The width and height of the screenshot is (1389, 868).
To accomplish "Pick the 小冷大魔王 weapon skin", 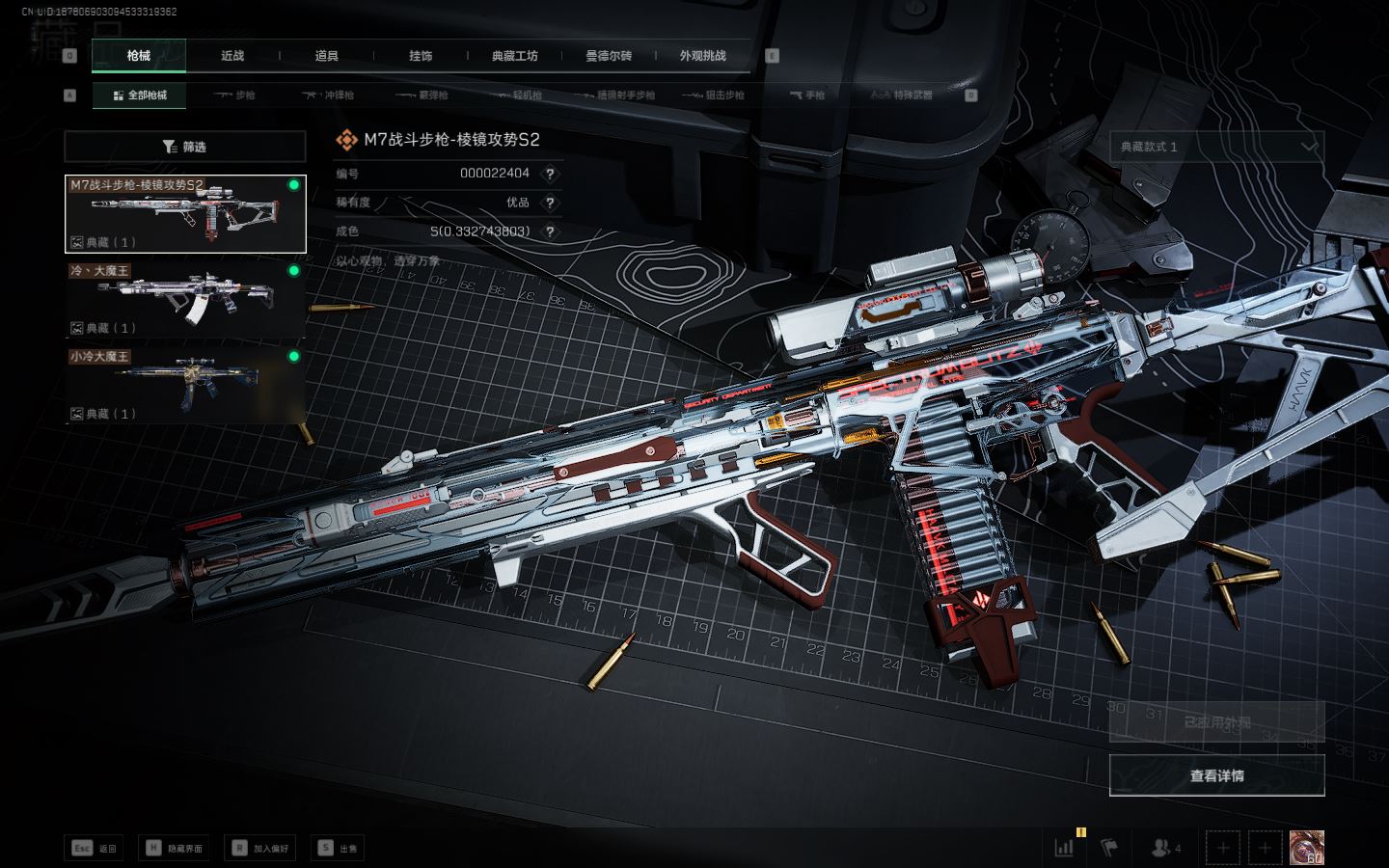I will pyautogui.click(x=185, y=385).
